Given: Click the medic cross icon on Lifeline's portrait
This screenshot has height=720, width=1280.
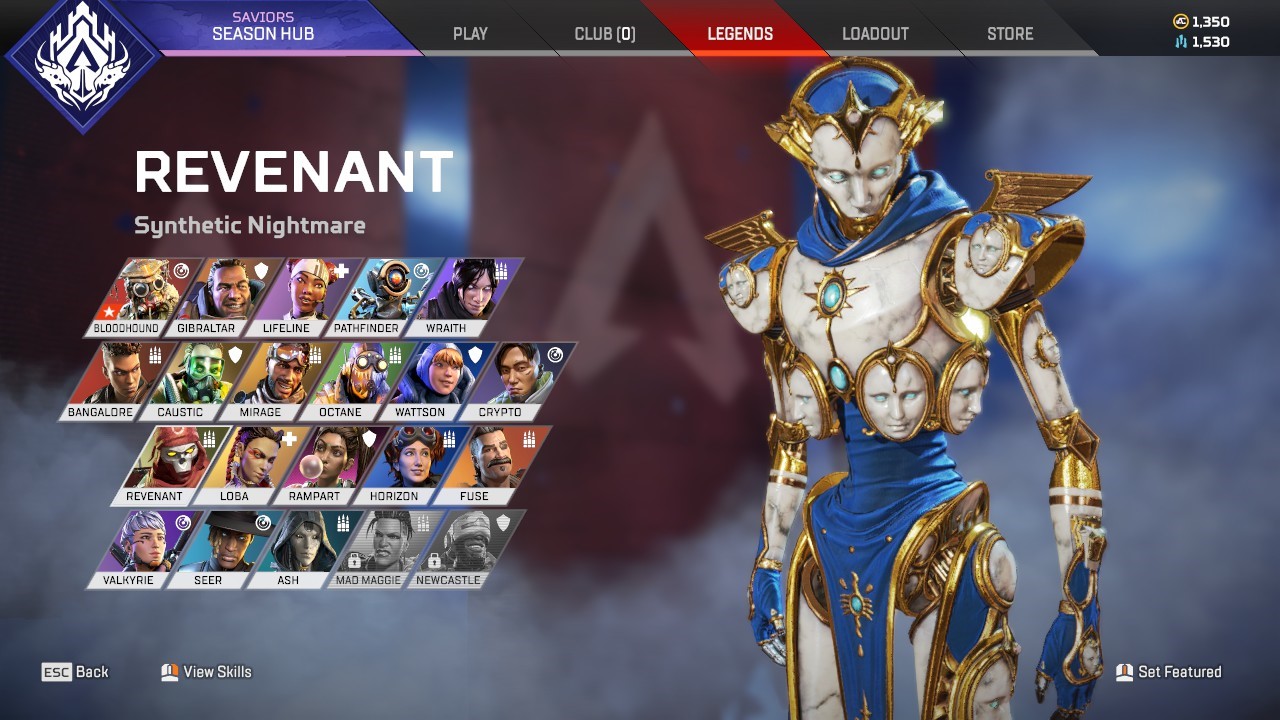Looking at the screenshot, I should tap(343, 270).
